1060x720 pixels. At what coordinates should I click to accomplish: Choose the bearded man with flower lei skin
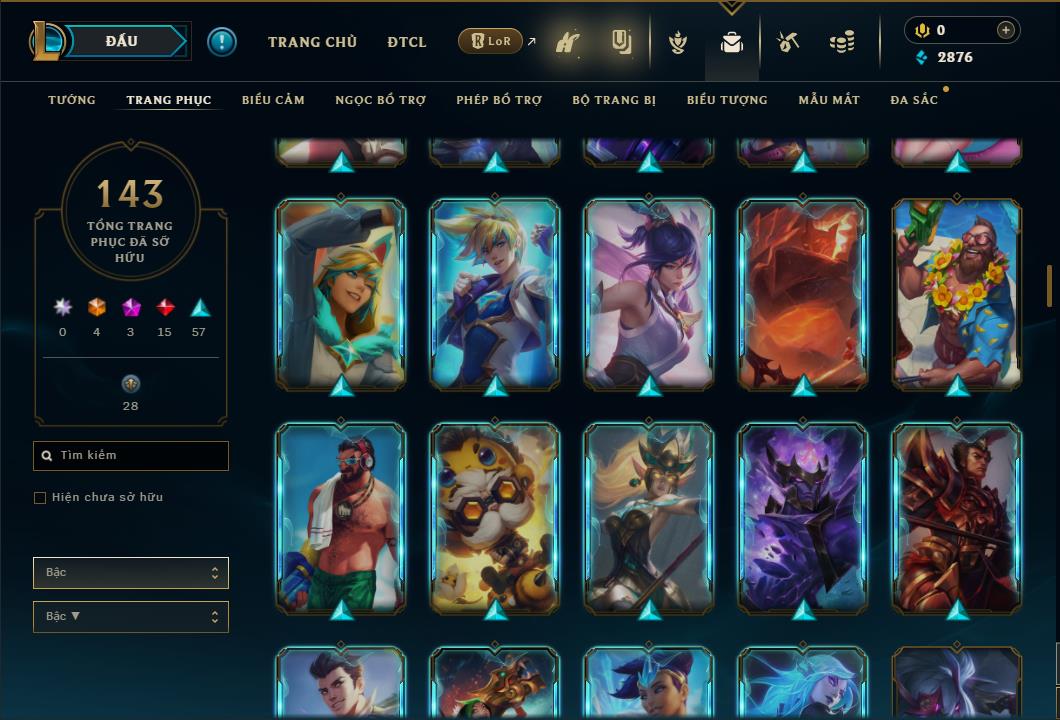pos(957,293)
